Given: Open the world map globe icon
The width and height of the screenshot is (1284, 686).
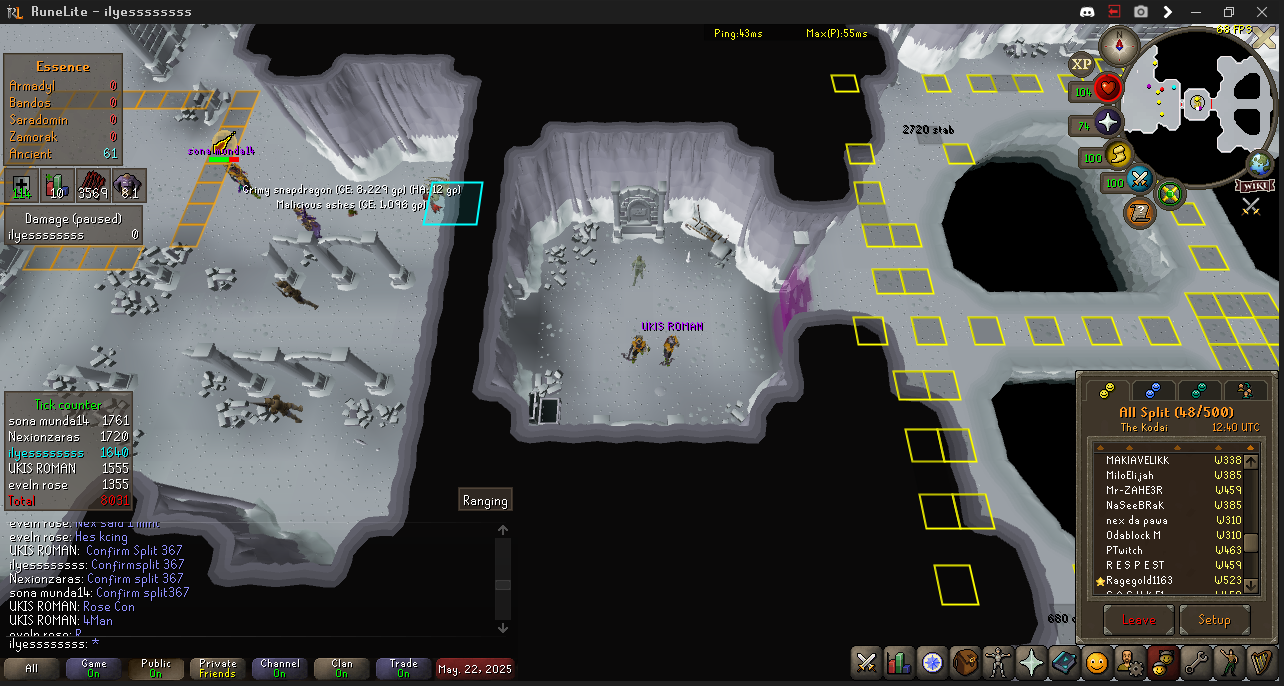Looking at the screenshot, I should click(1261, 164).
